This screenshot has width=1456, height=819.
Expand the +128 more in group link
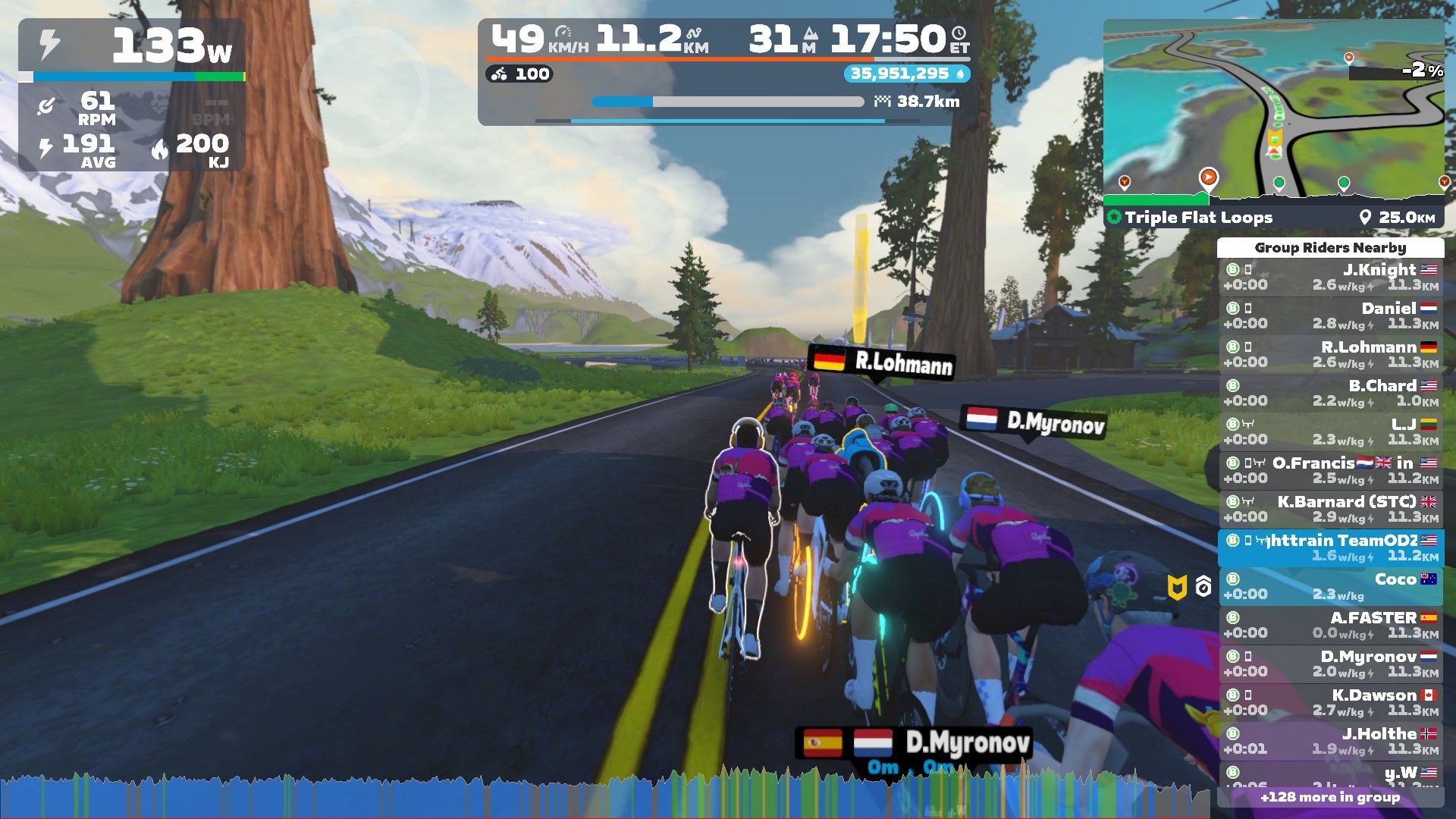pyautogui.click(x=1330, y=797)
